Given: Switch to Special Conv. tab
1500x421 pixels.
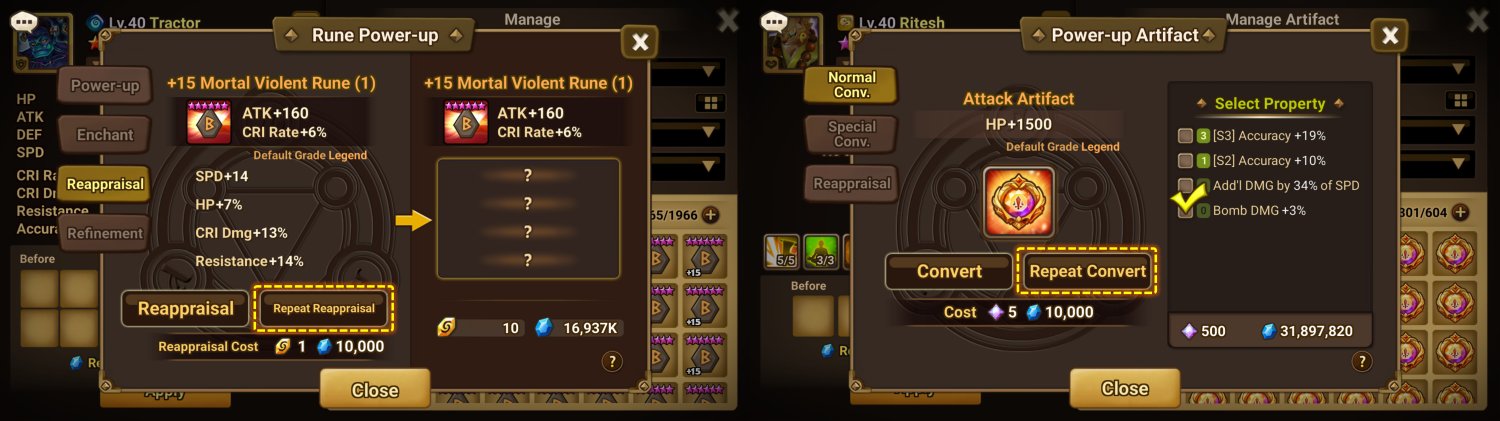Looking at the screenshot, I should 851,134.
